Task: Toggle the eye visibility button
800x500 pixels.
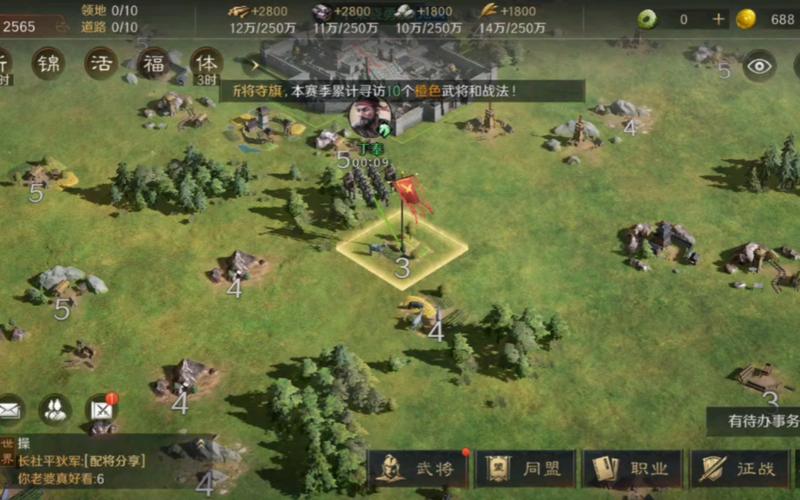Action: coord(760,65)
